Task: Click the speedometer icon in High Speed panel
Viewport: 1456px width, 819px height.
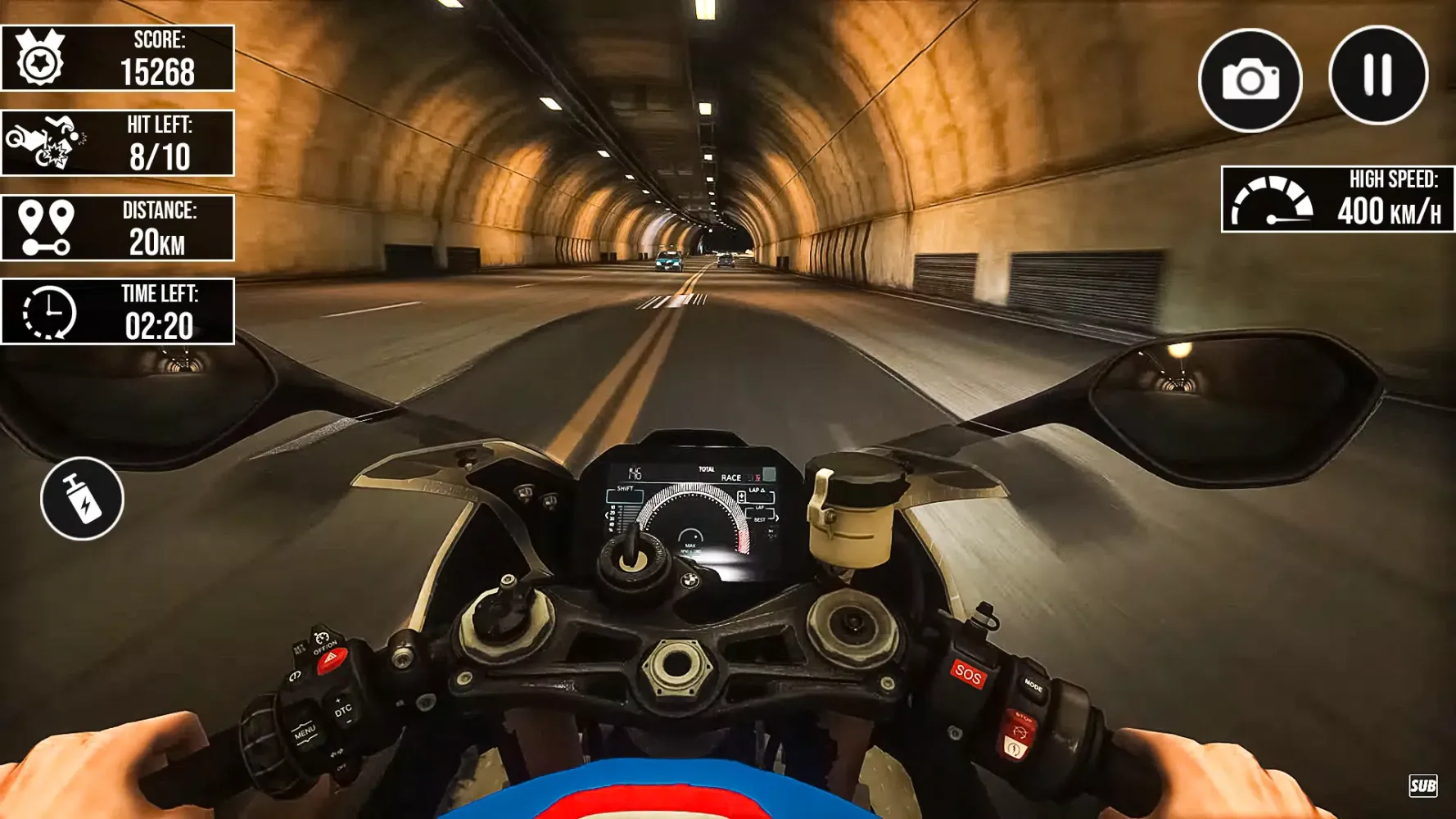Action: pyautogui.click(x=1273, y=199)
